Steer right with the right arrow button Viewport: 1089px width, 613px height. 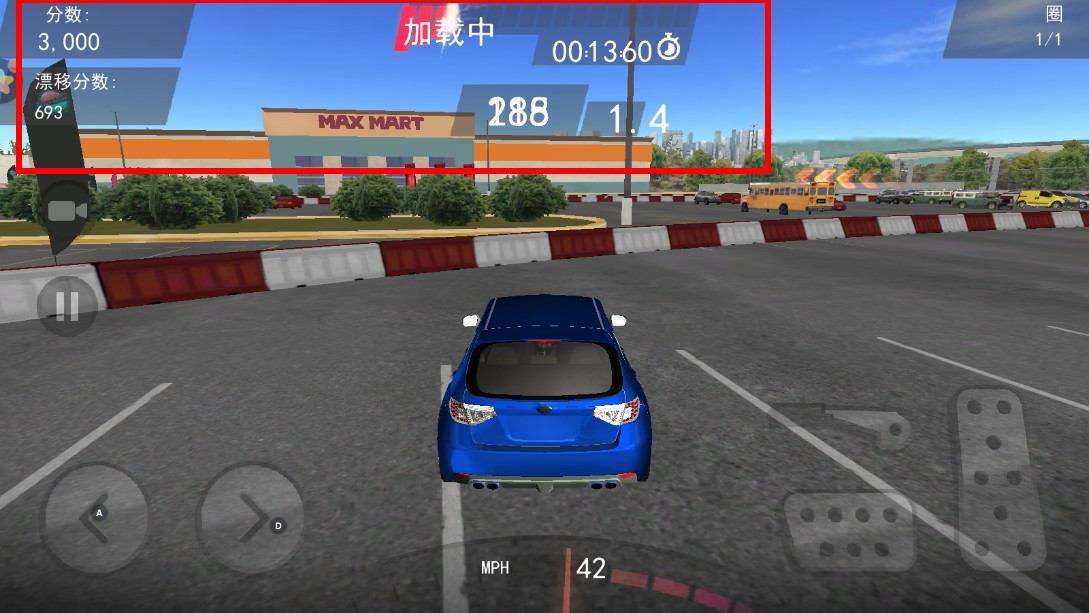click(251, 517)
